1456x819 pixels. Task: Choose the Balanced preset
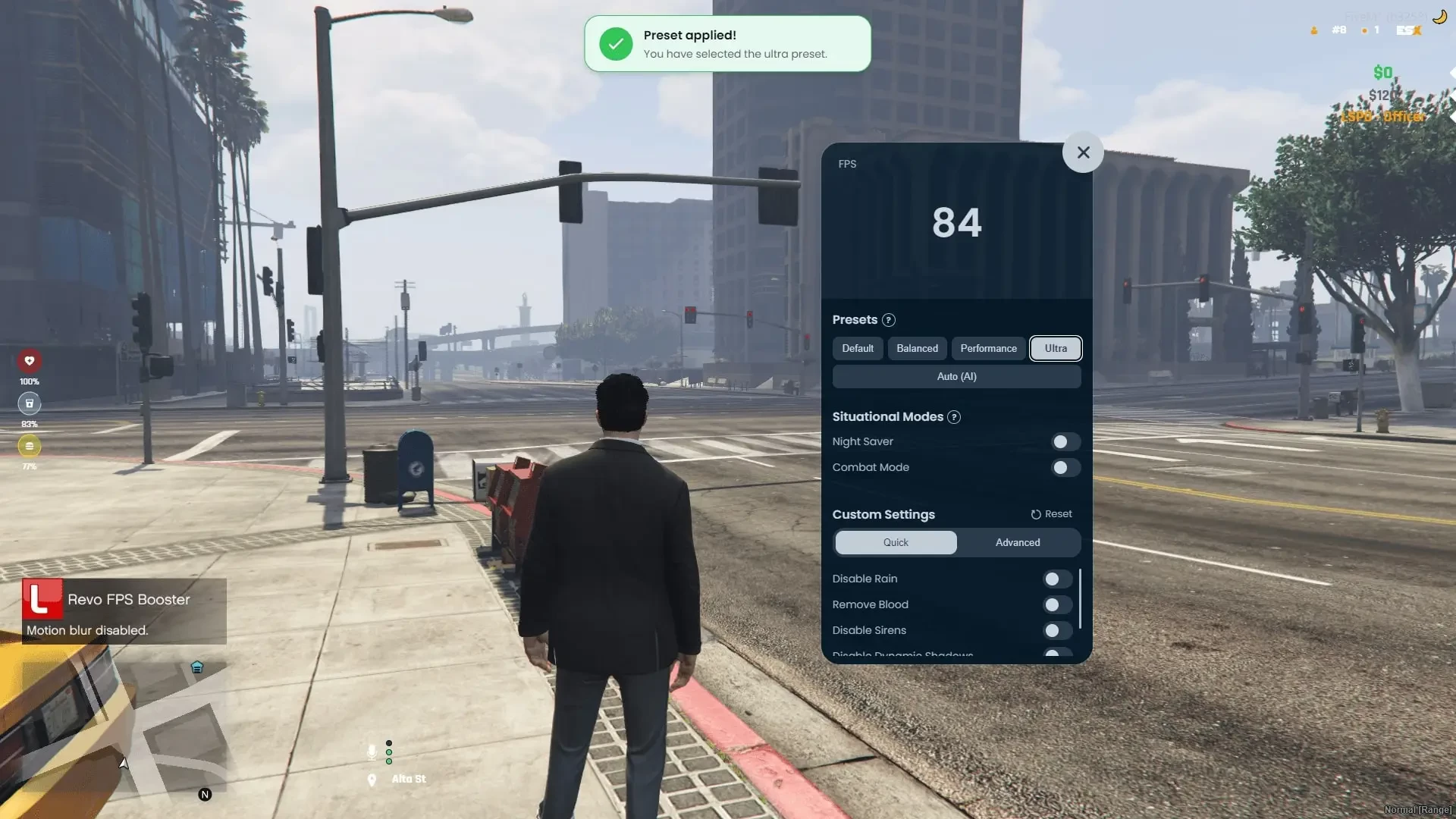point(917,348)
